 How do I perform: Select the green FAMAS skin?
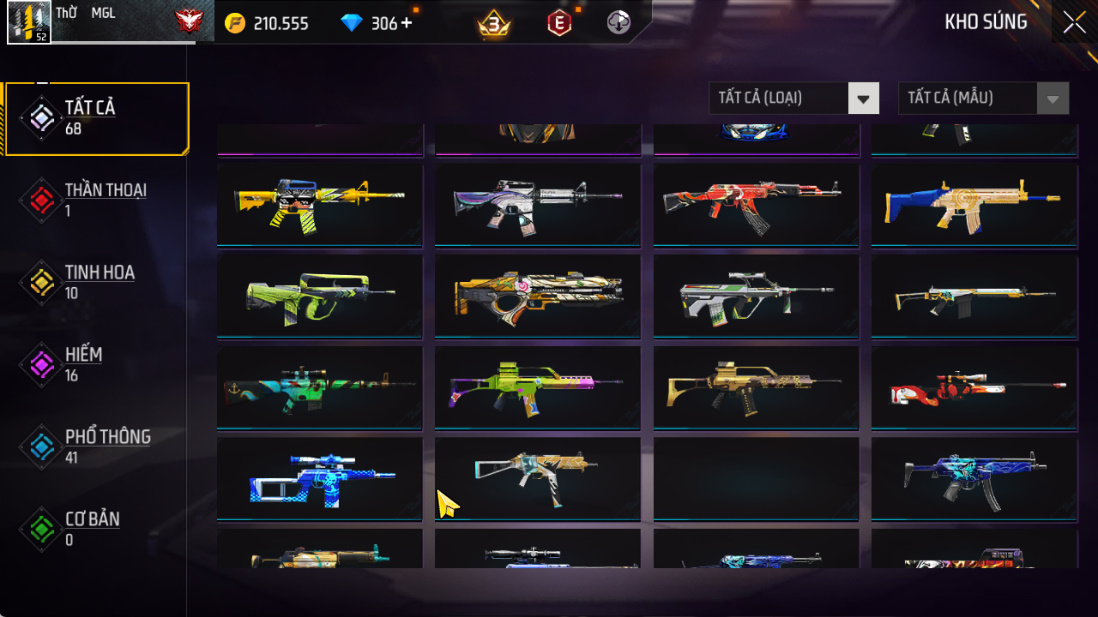(x=320, y=296)
